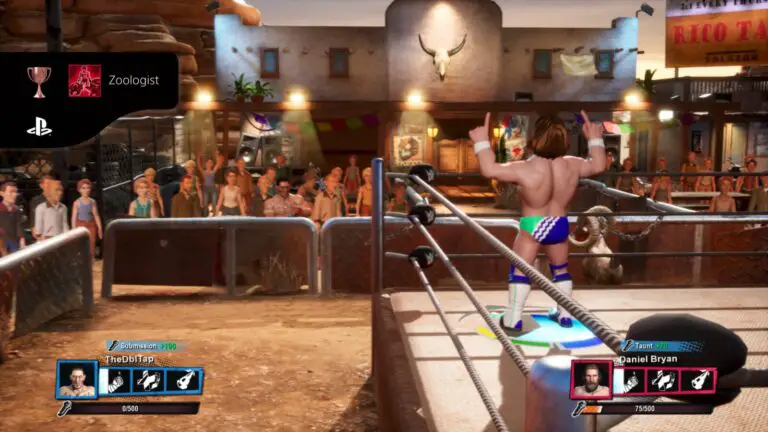
Task: Click the Zoologist trophy image thumbnail
Action: [84, 81]
